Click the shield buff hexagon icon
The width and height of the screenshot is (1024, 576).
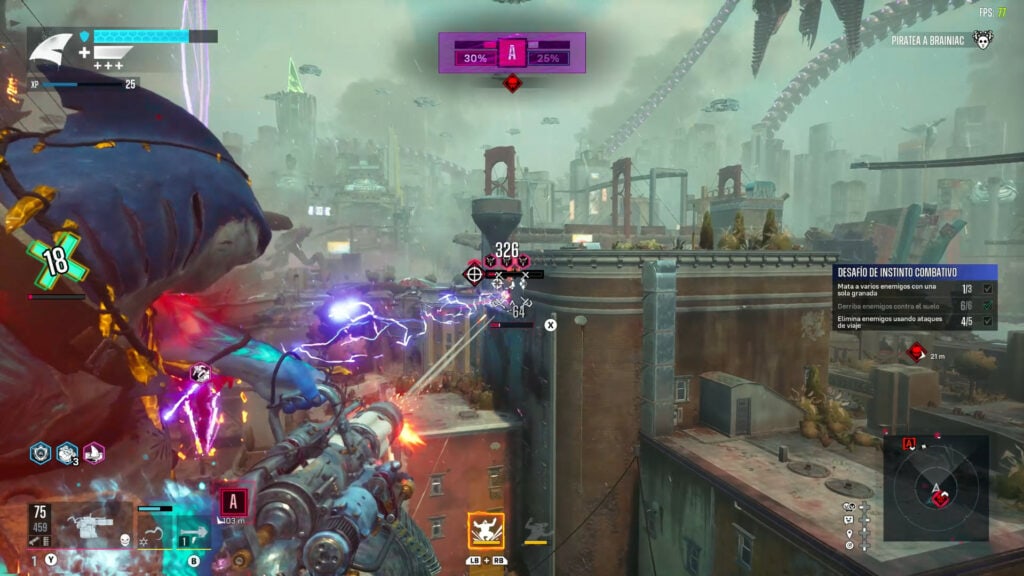[40, 453]
